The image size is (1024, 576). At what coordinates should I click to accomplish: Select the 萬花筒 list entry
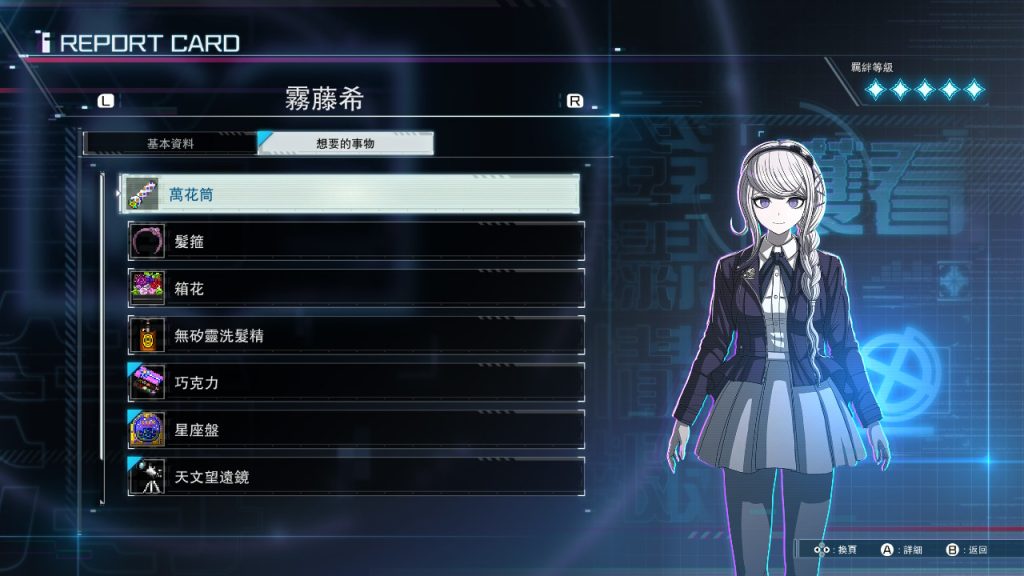350,194
